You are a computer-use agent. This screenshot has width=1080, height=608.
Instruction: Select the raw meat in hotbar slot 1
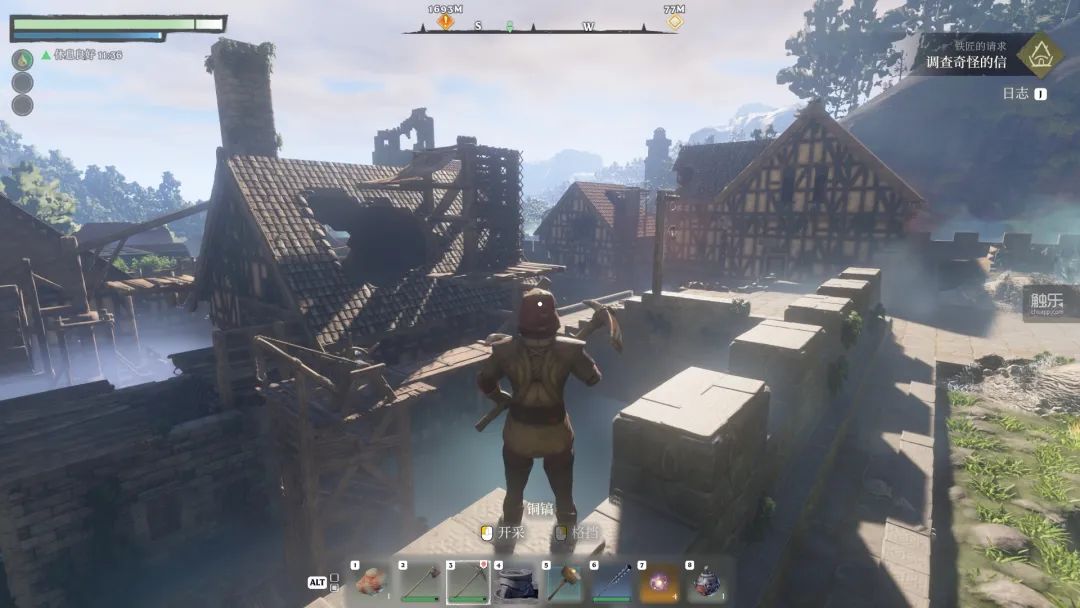click(x=372, y=582)
